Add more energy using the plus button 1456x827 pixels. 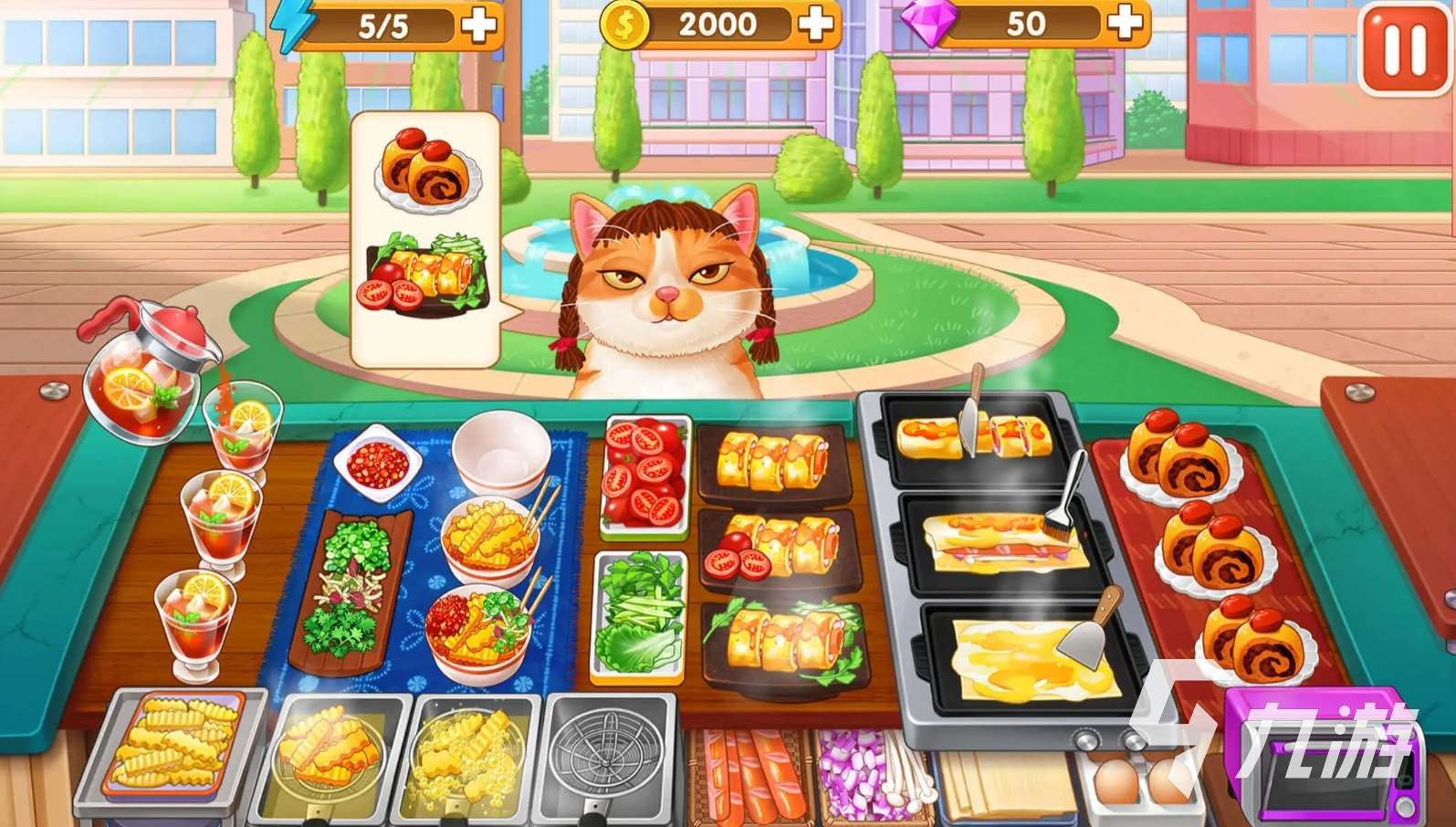[x=478, y=25]
